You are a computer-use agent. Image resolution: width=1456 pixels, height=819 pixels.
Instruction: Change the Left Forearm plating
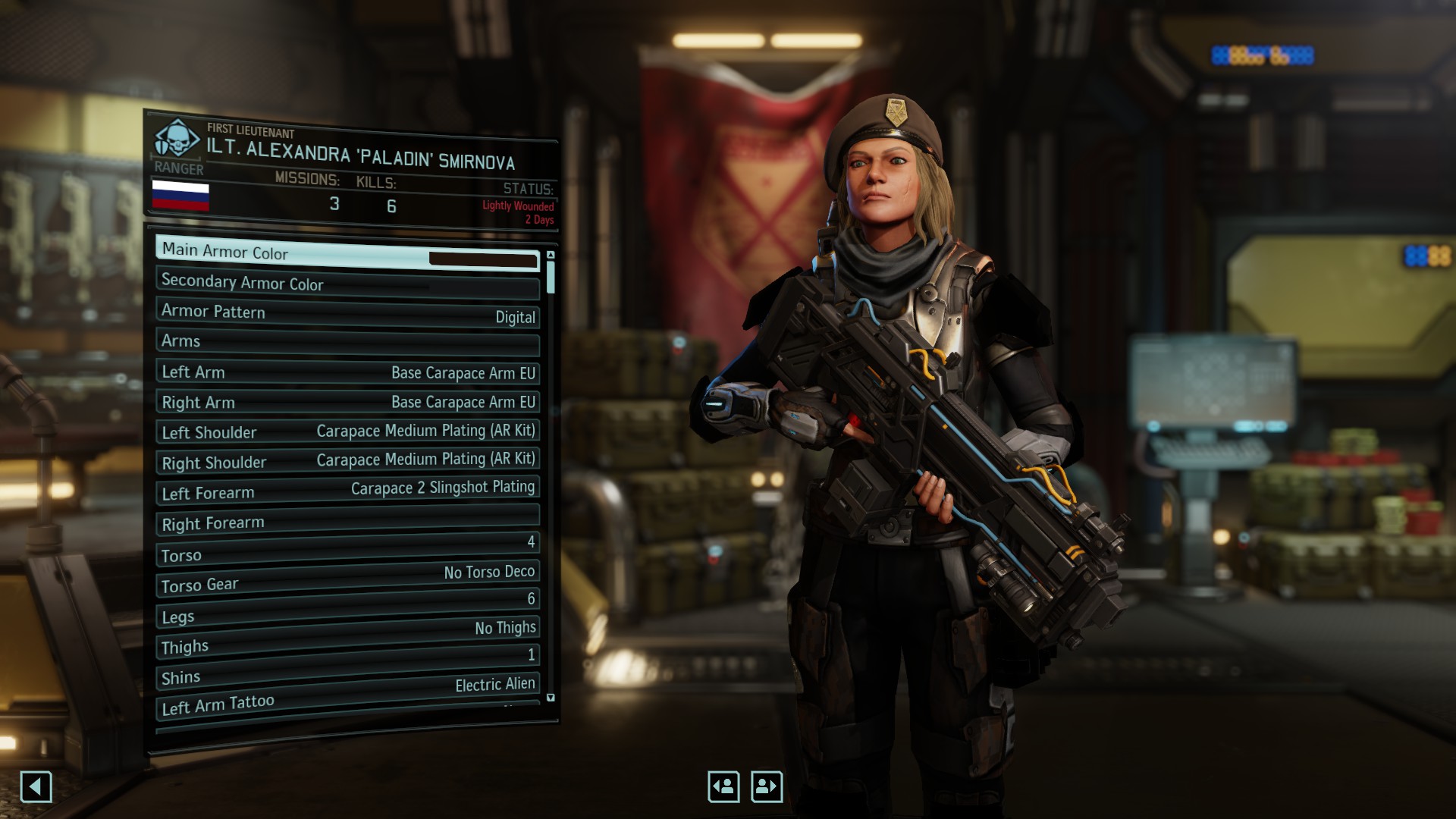tap(347, 491)
